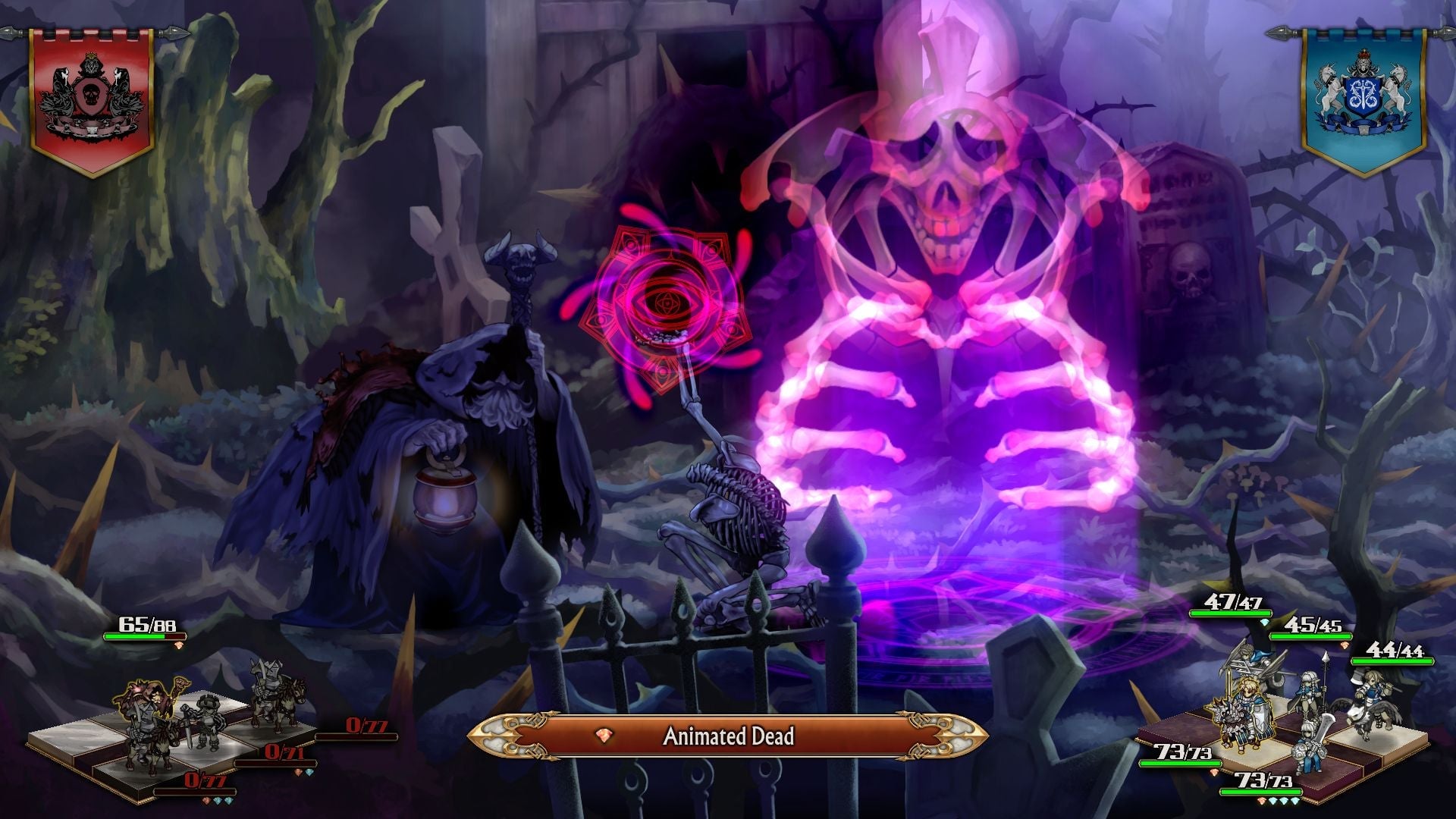Click the 65/88 green health bar

pyautogui.click(x=144, y=635)
